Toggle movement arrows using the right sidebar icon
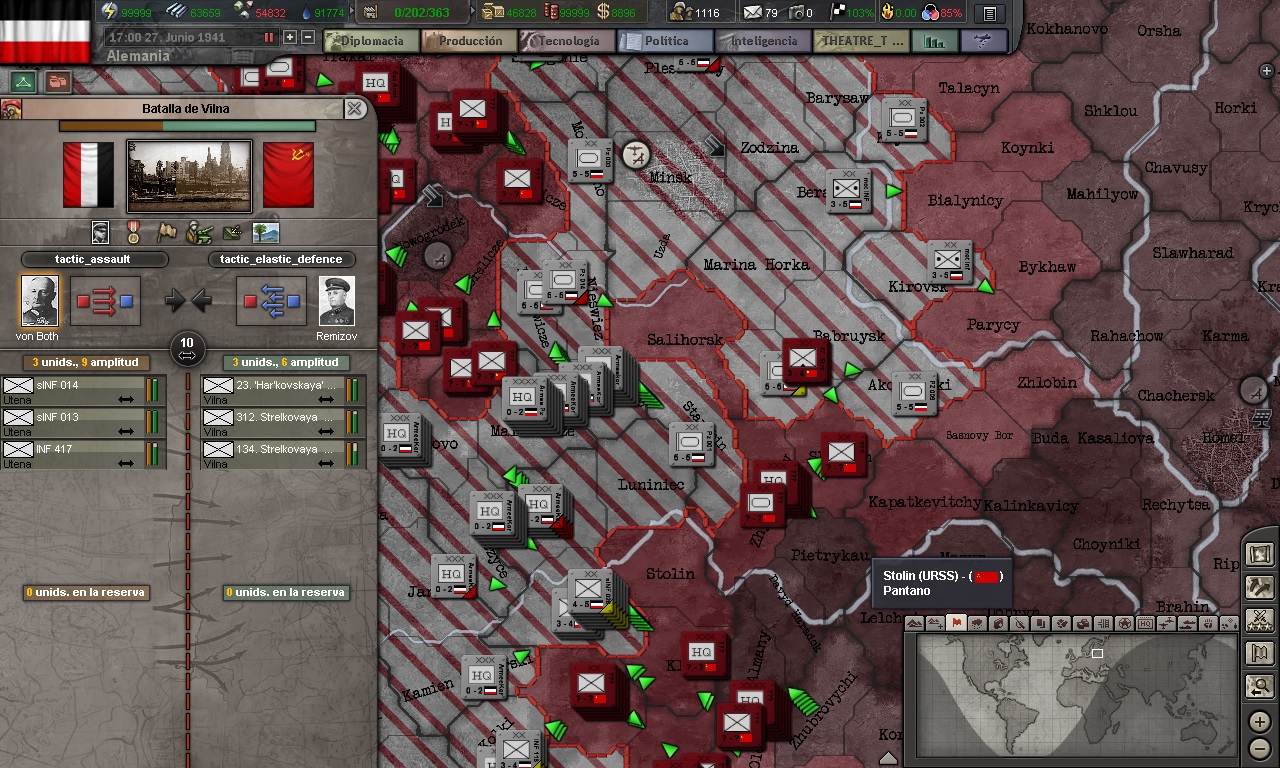The height and width of the screenshot is (768, 1280). pos(1260,588)
